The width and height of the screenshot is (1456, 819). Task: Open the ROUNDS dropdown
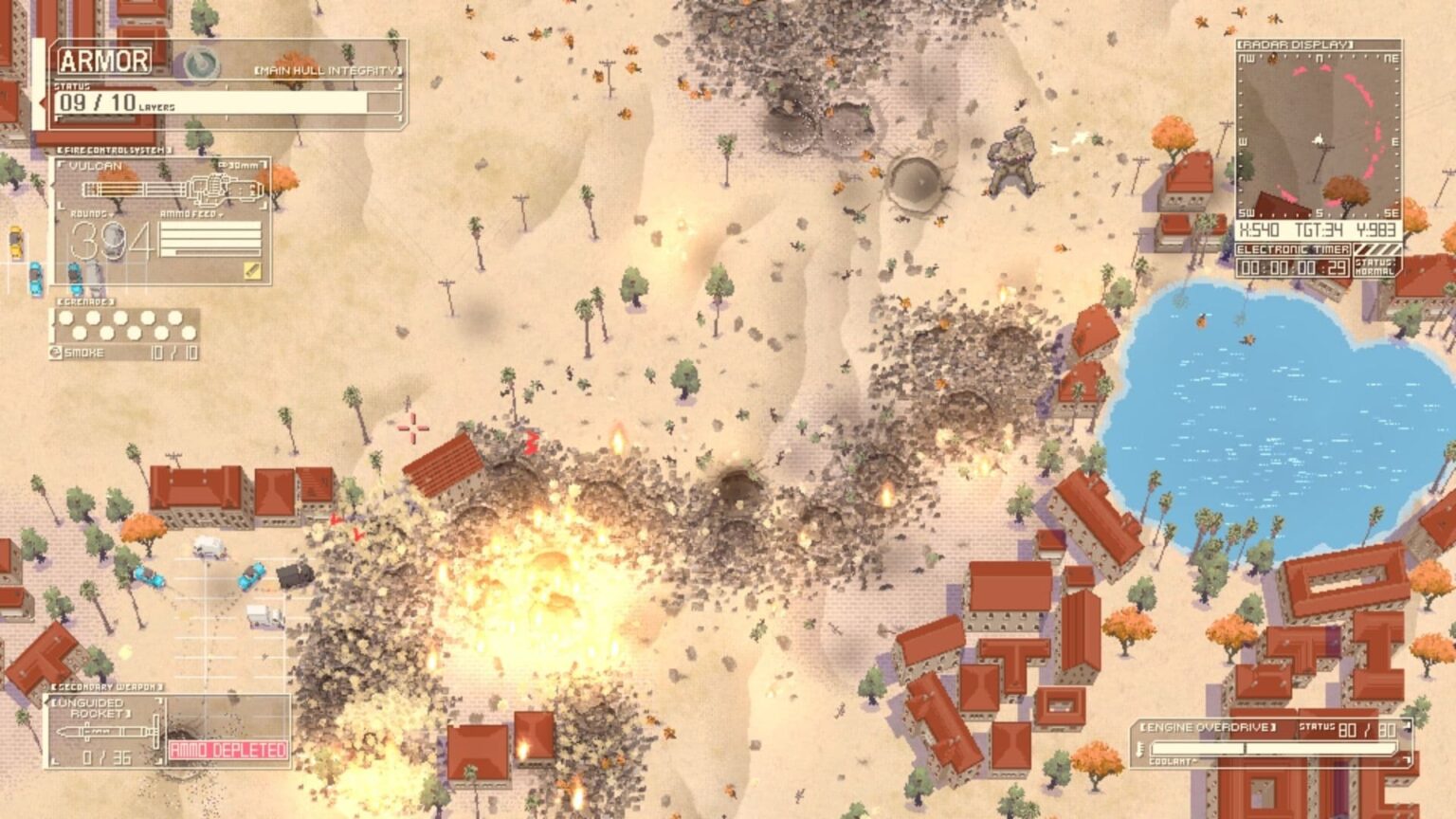pyautogui.click(x=111, y=214)
